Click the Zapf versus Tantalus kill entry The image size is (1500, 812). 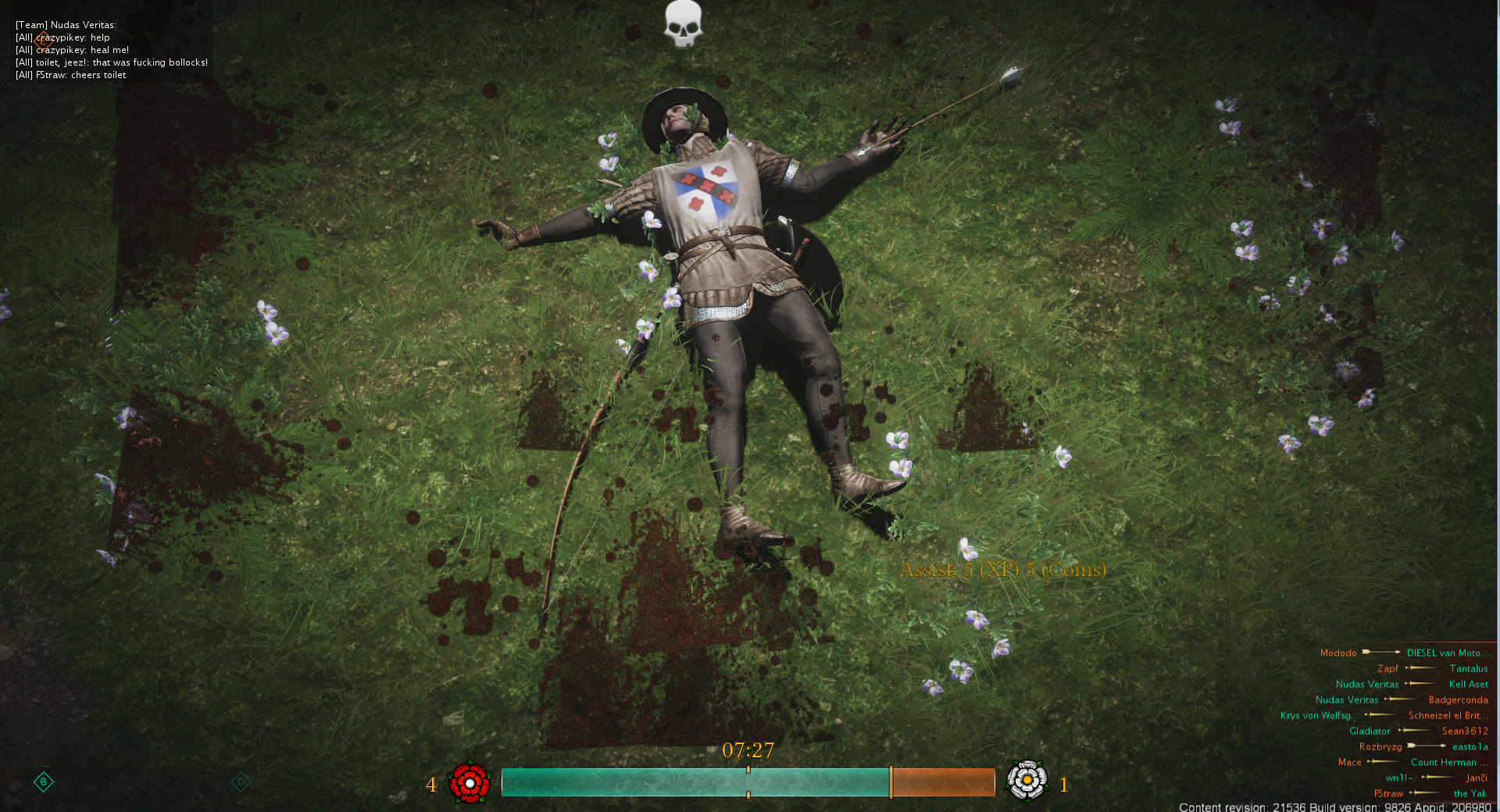(1432, 668)
